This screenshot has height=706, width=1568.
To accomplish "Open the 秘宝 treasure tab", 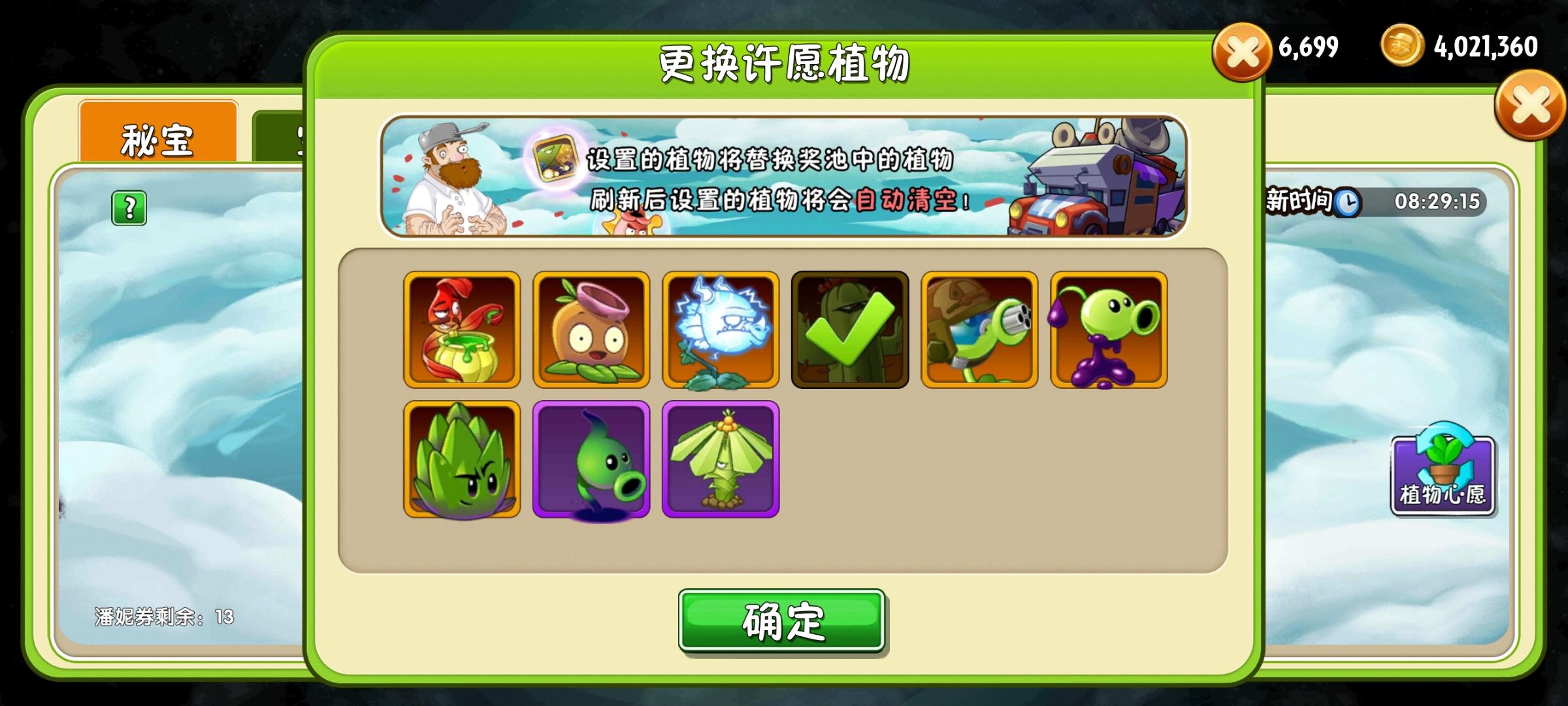I will pos(159,137).
